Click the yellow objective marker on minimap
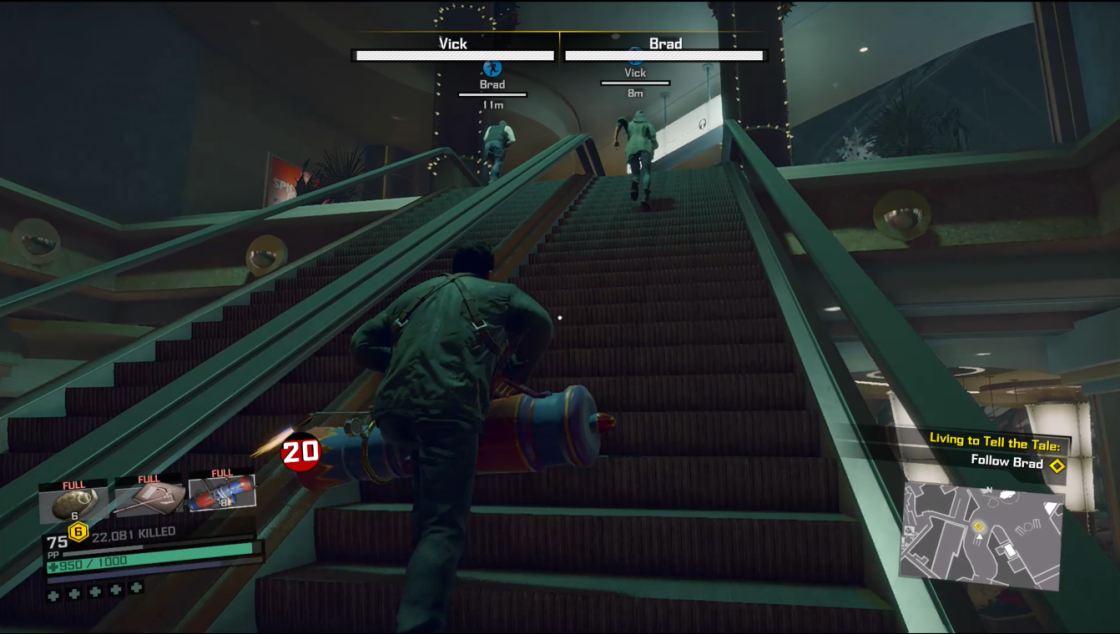 tap(980, 526)
